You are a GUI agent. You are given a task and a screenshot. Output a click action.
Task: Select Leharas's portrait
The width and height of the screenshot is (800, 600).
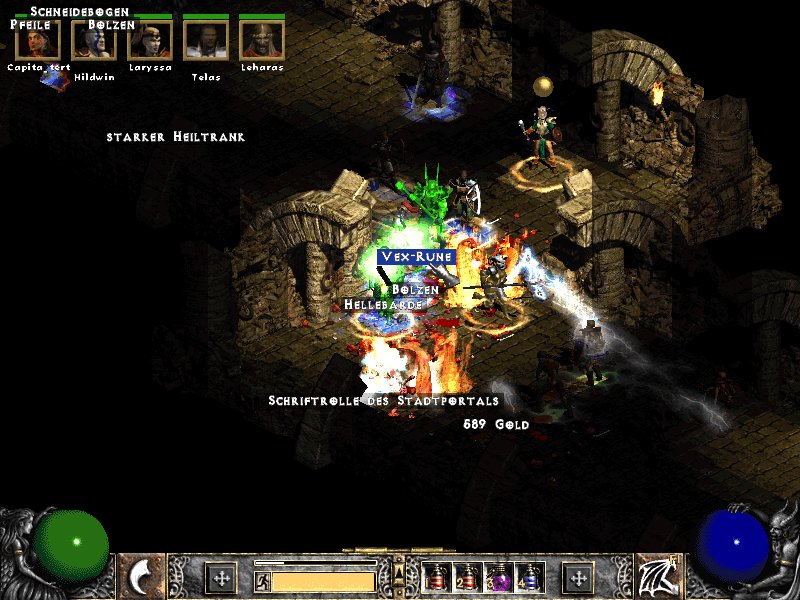262,40
